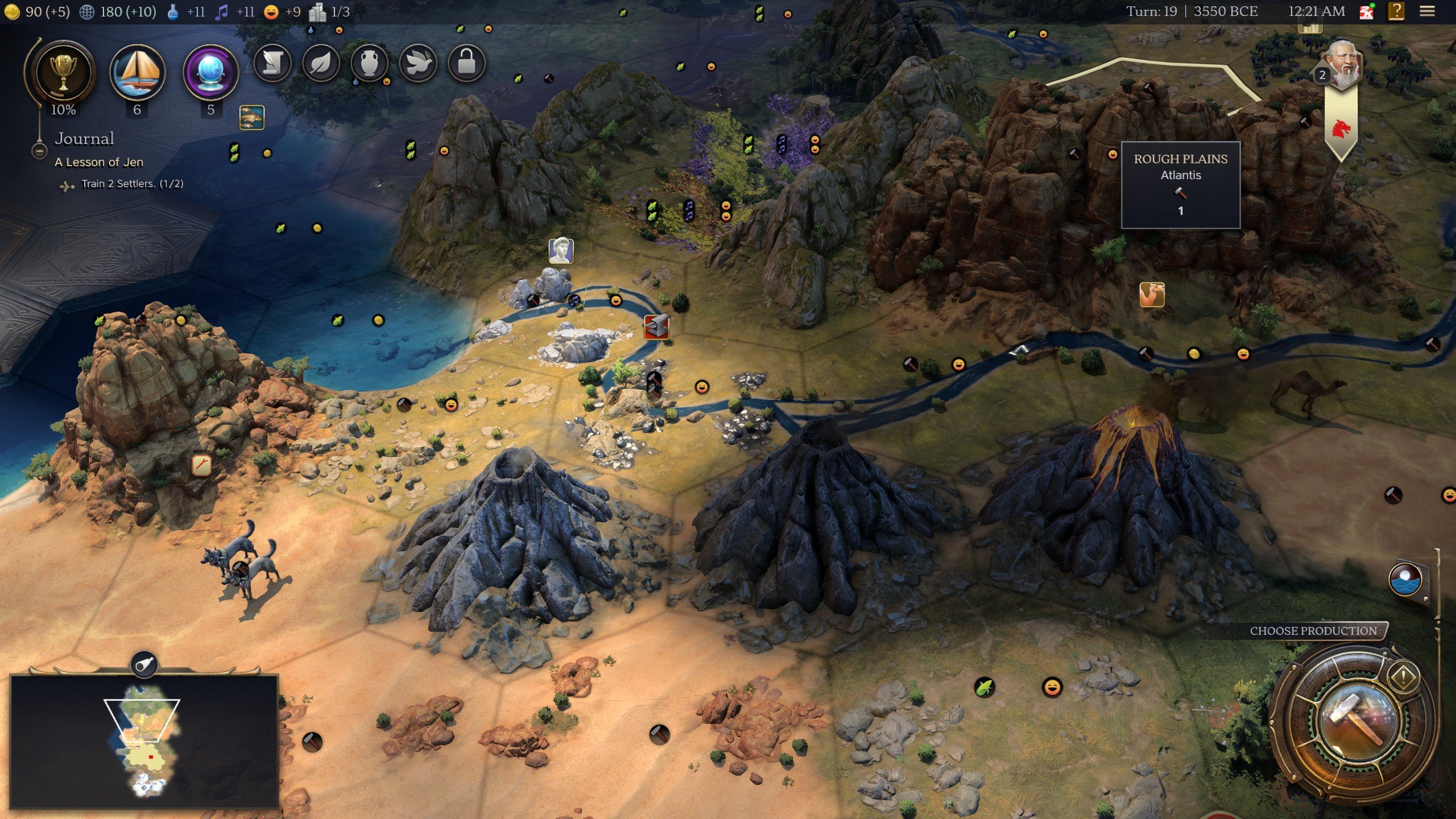1456x819 pixels.
Task: Click the unlocks padlock button
Action: [466, 63]
